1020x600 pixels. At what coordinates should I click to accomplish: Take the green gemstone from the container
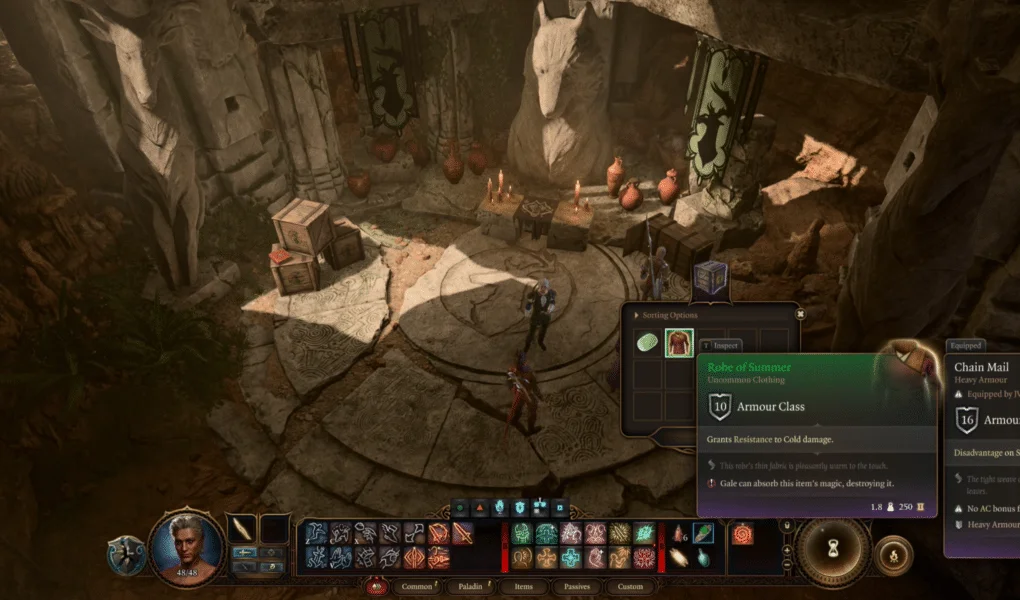point(649,344)
